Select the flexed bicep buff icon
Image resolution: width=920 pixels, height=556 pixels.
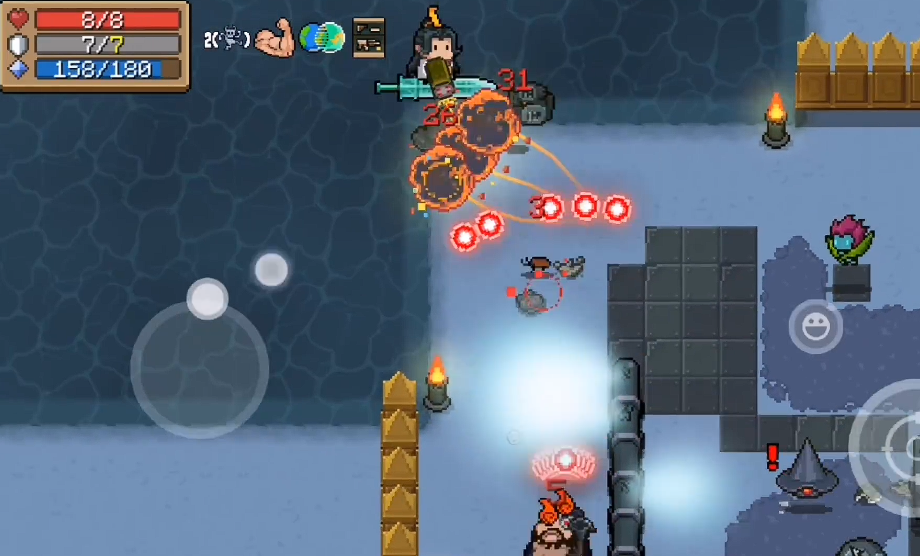click(273, 39)
